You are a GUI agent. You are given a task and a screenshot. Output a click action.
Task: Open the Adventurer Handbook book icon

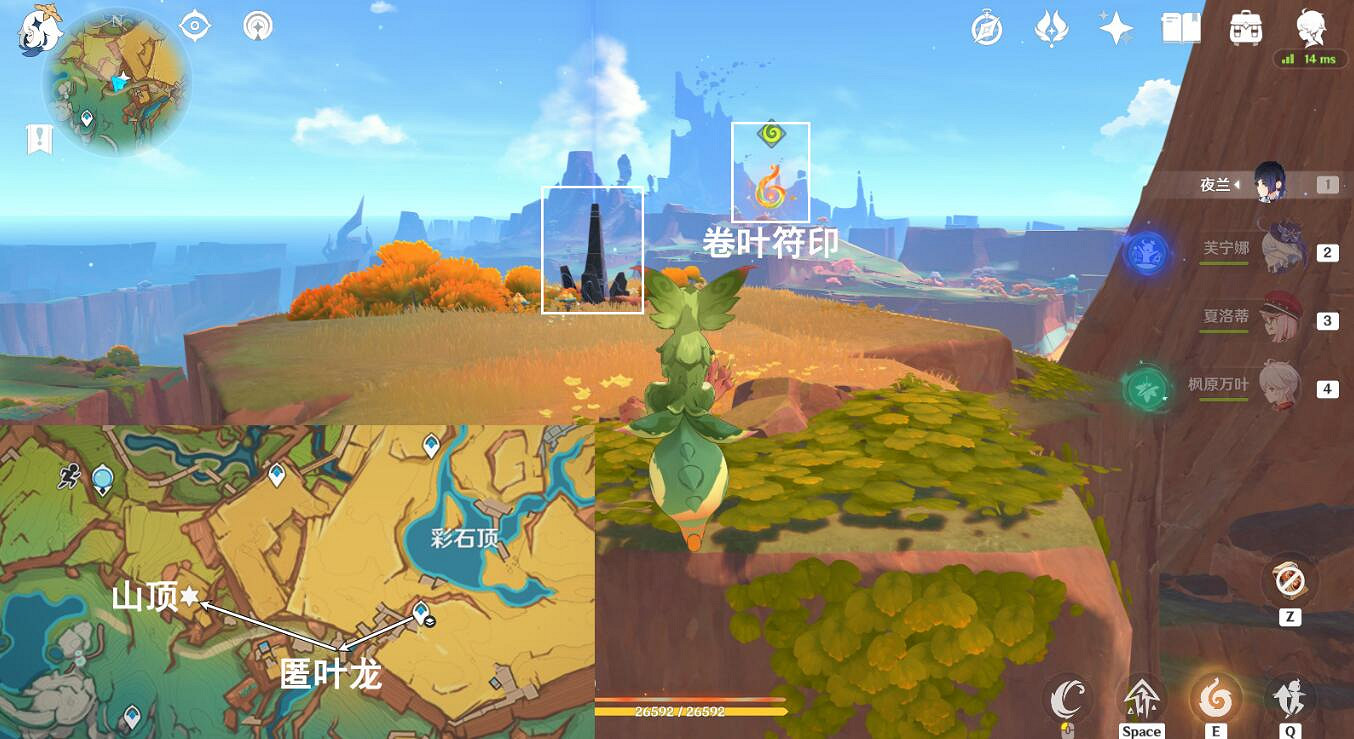coord(1181,28)
